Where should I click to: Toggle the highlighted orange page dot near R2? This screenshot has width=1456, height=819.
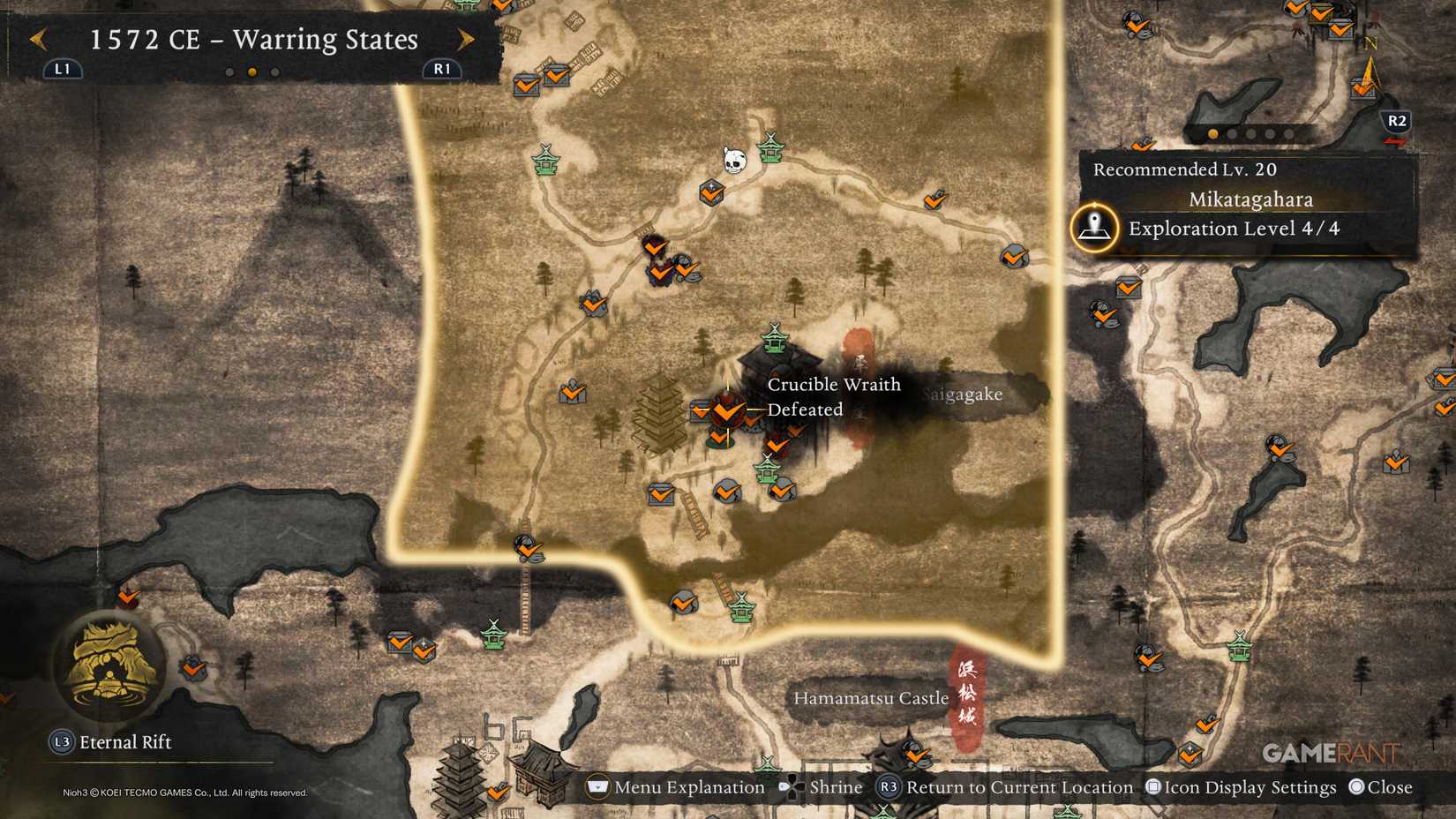point(1212,131)
